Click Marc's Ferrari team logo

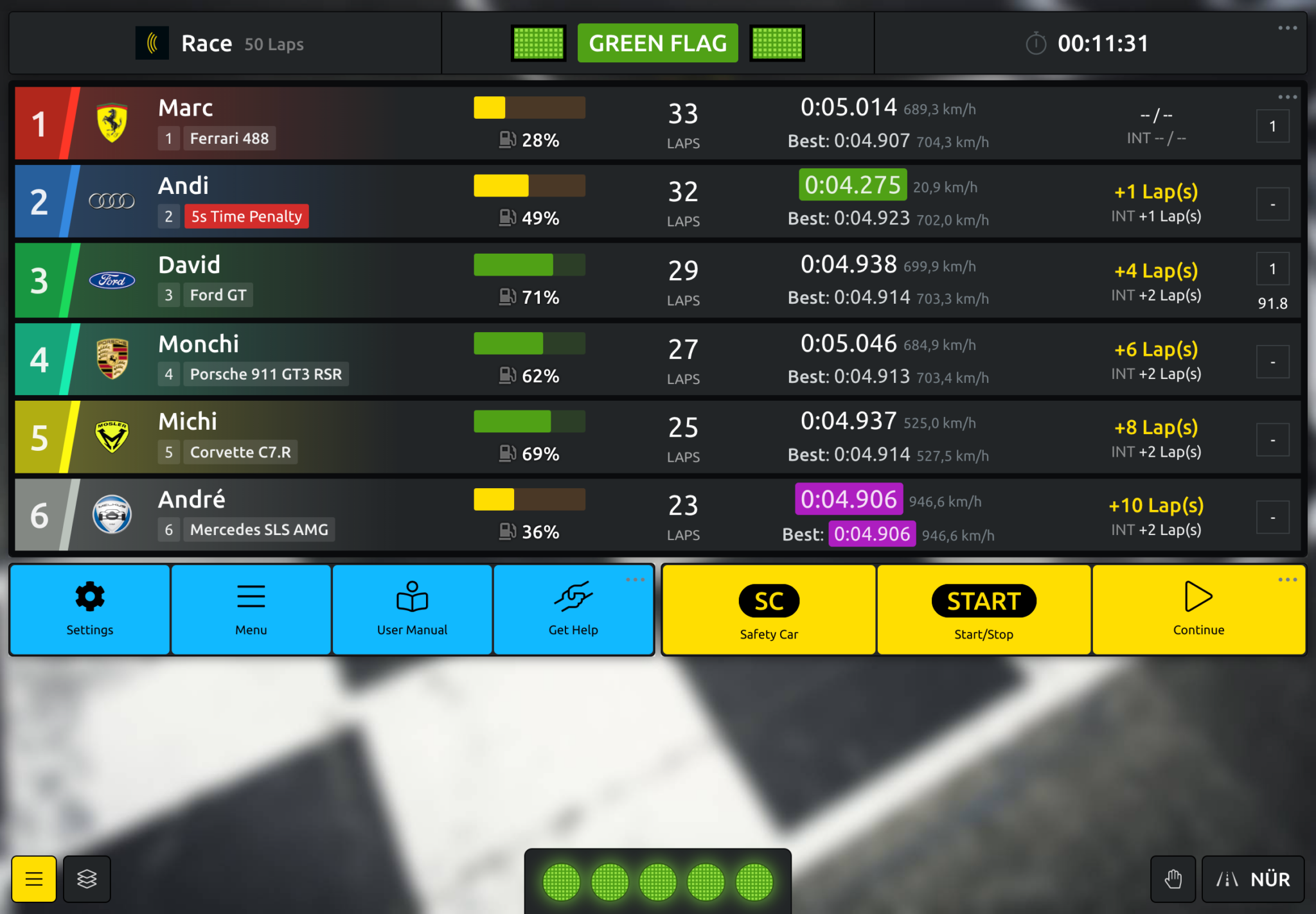[x=112, y=123]
